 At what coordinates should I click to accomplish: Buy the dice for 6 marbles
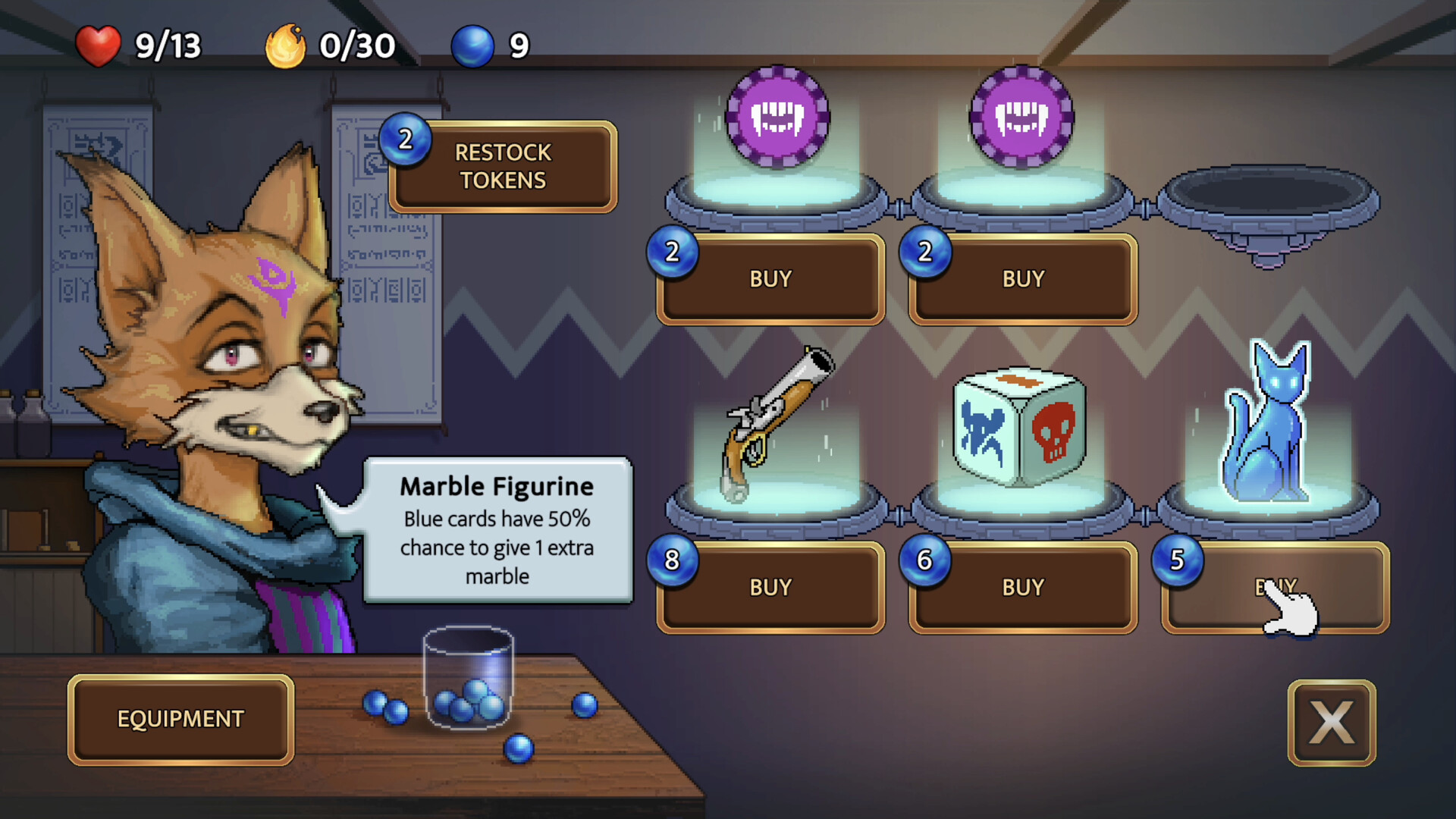pyautogui.click(x=1021, y=586)
